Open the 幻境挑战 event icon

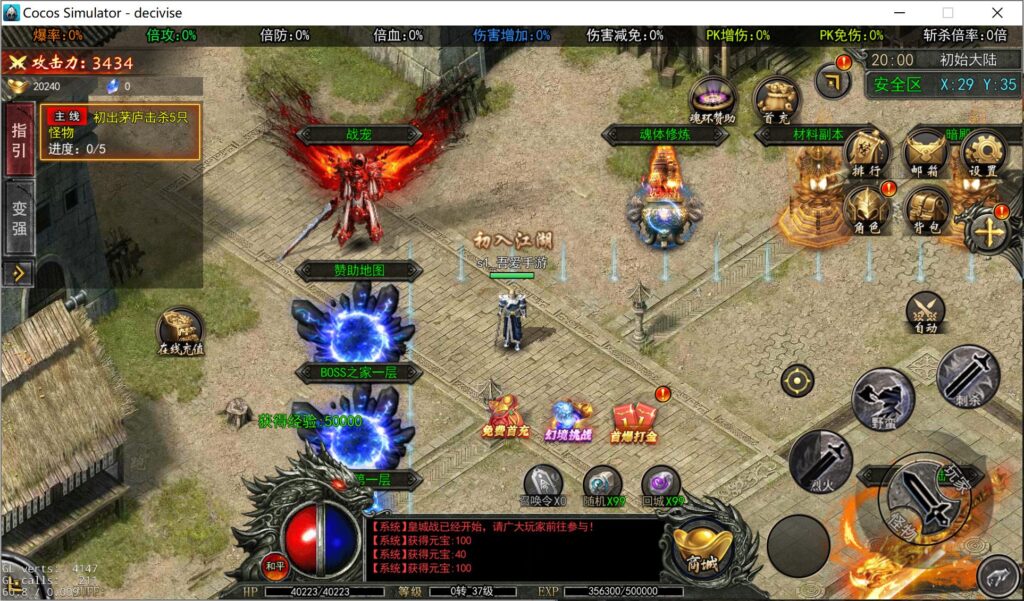[568, 420]
